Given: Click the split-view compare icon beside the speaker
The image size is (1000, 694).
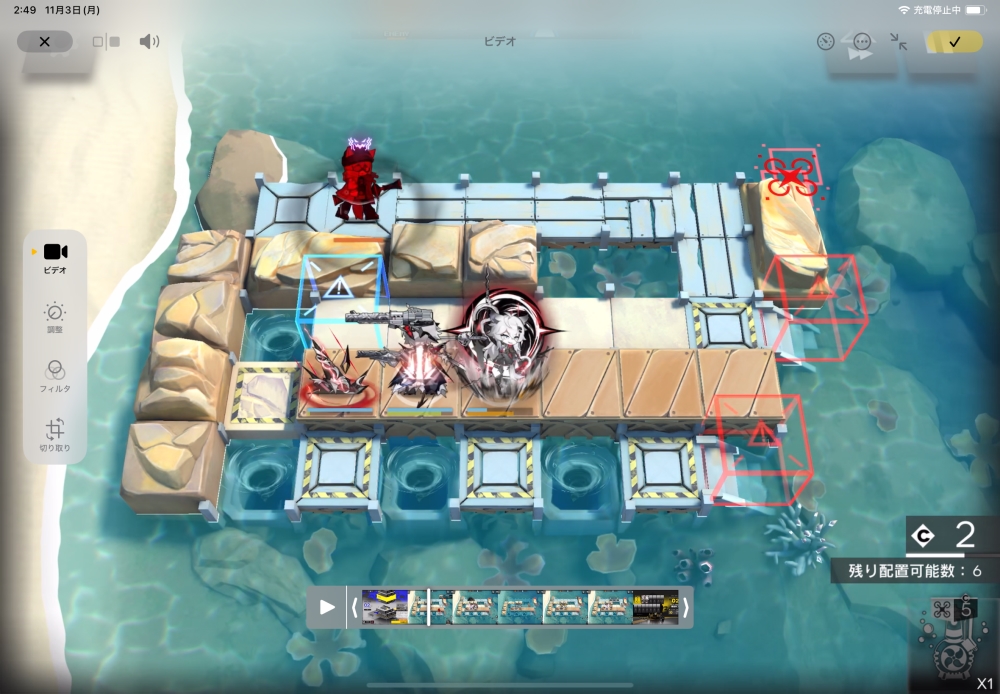Looking at the screenshot, I should tap(106, 42).
